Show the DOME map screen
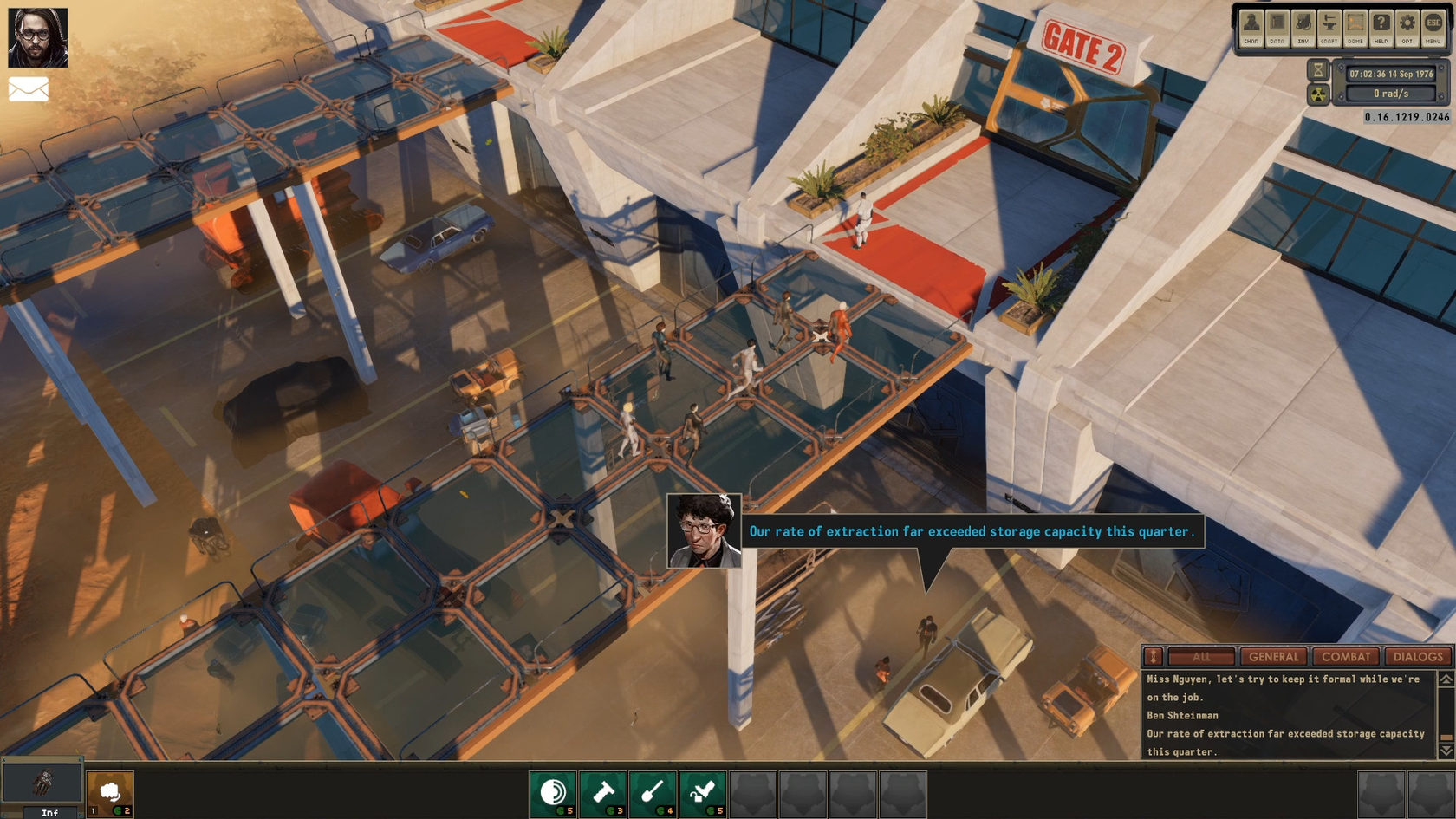 click(1355, 27)
